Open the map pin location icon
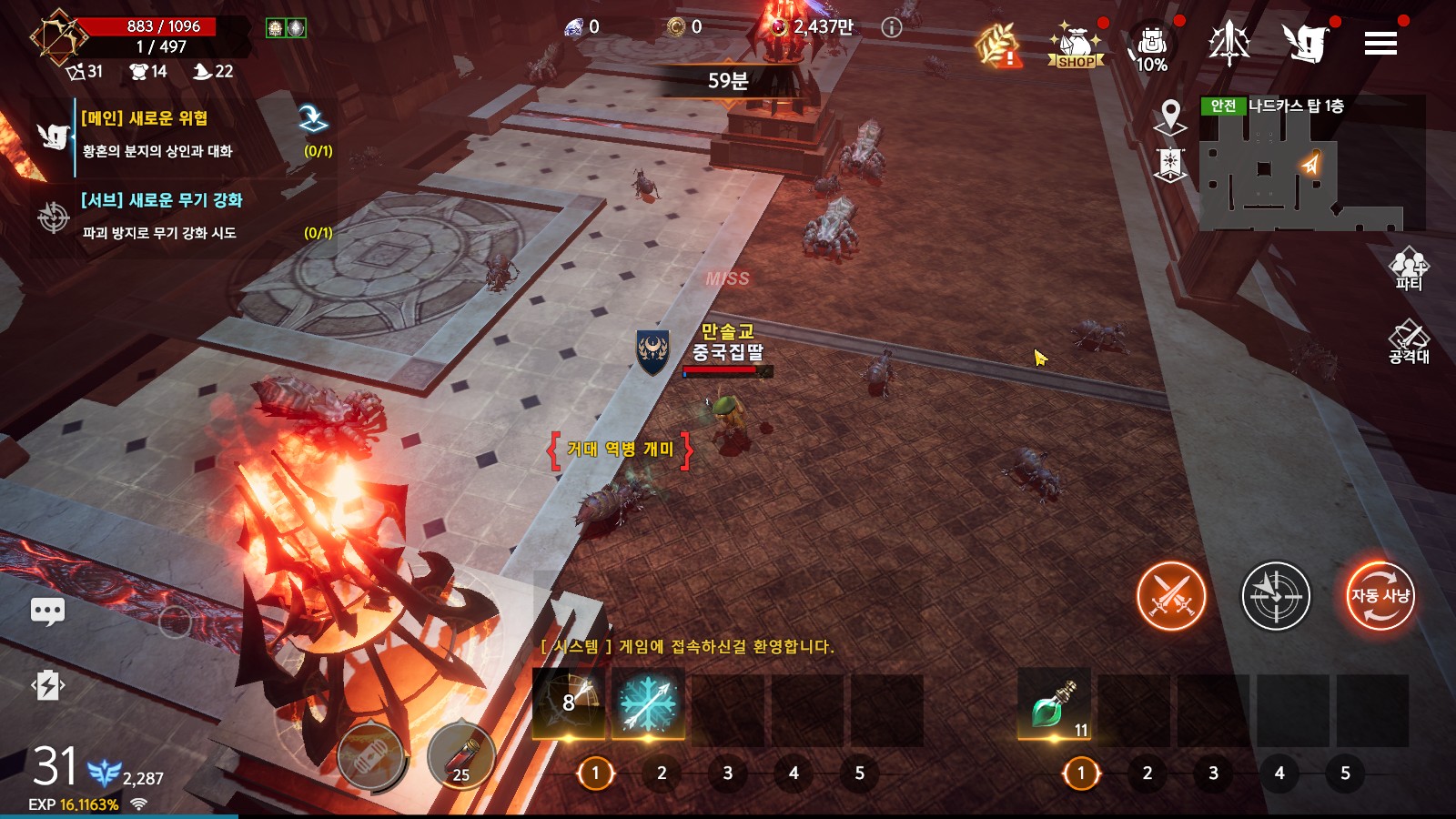Image resolution: width=1456 pixels, height=819 pixels. pyautogui.click(x=1170, y=116)
